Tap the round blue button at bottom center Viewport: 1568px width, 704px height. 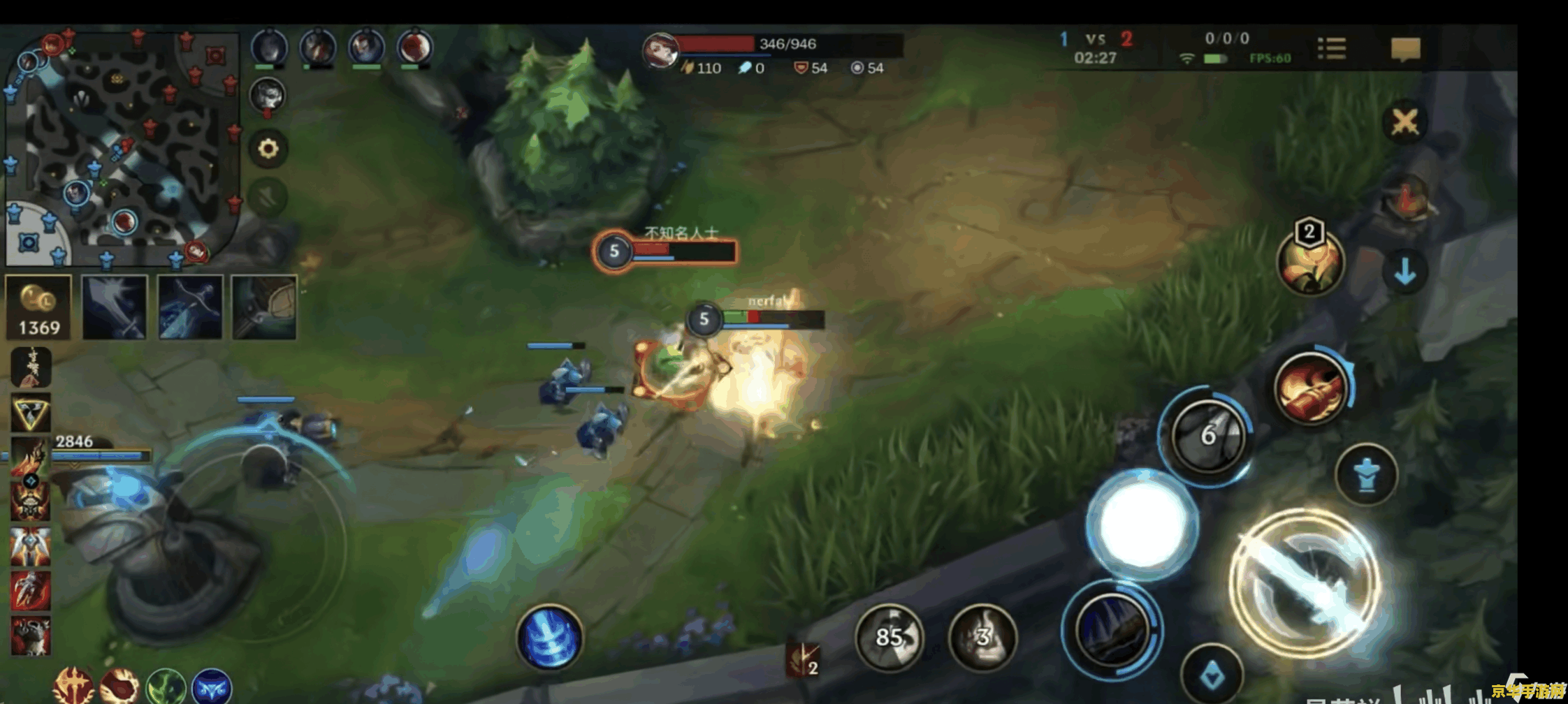[550, 637]
